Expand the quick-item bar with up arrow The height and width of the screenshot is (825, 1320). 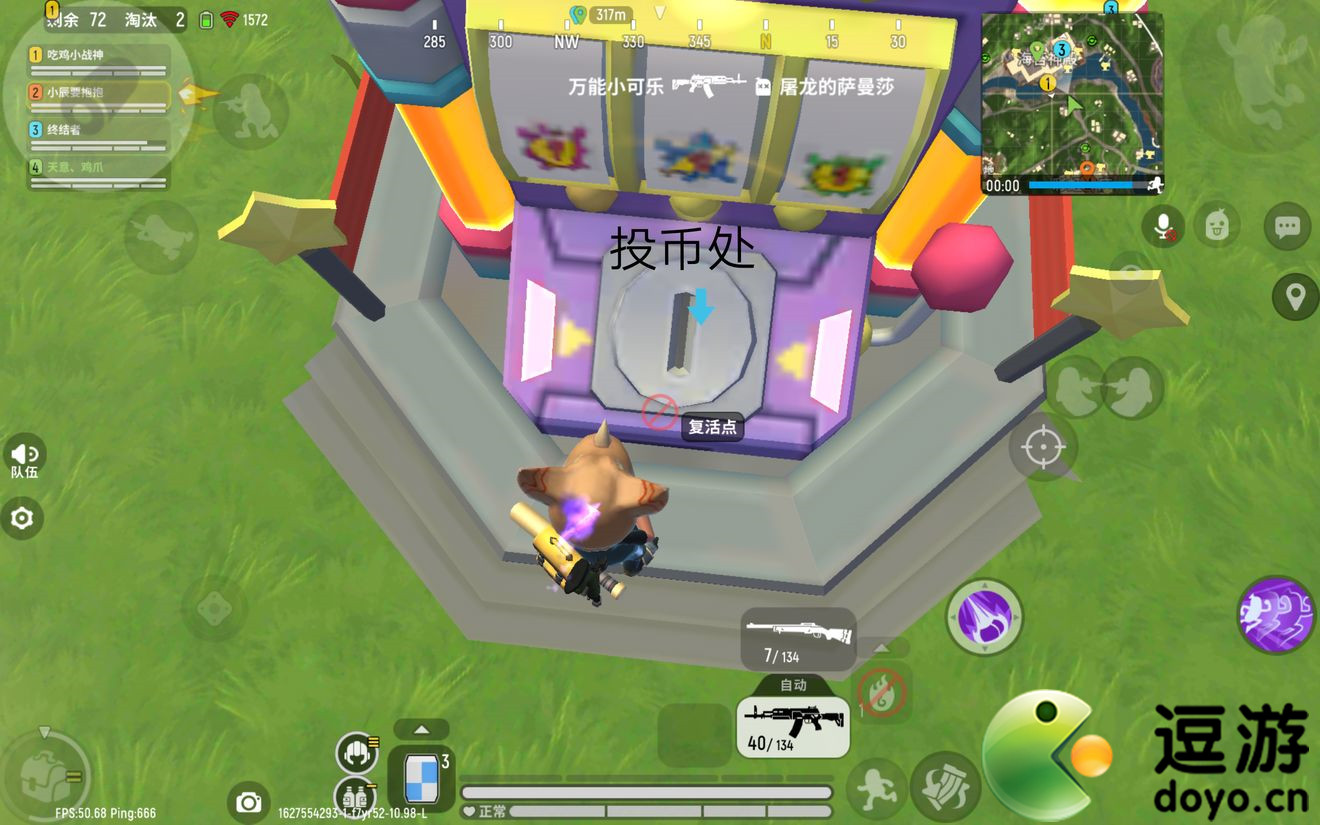click(422, 728)
